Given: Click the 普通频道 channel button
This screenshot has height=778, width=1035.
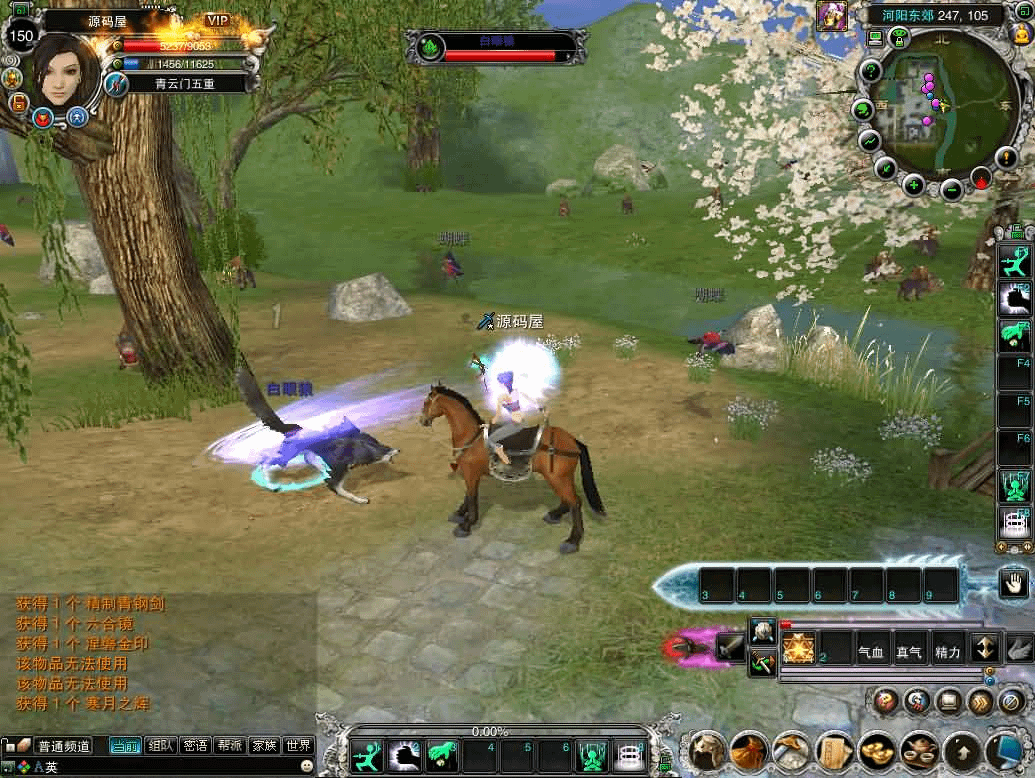Looking at the screenshot, I should click(x=63, y=746).
